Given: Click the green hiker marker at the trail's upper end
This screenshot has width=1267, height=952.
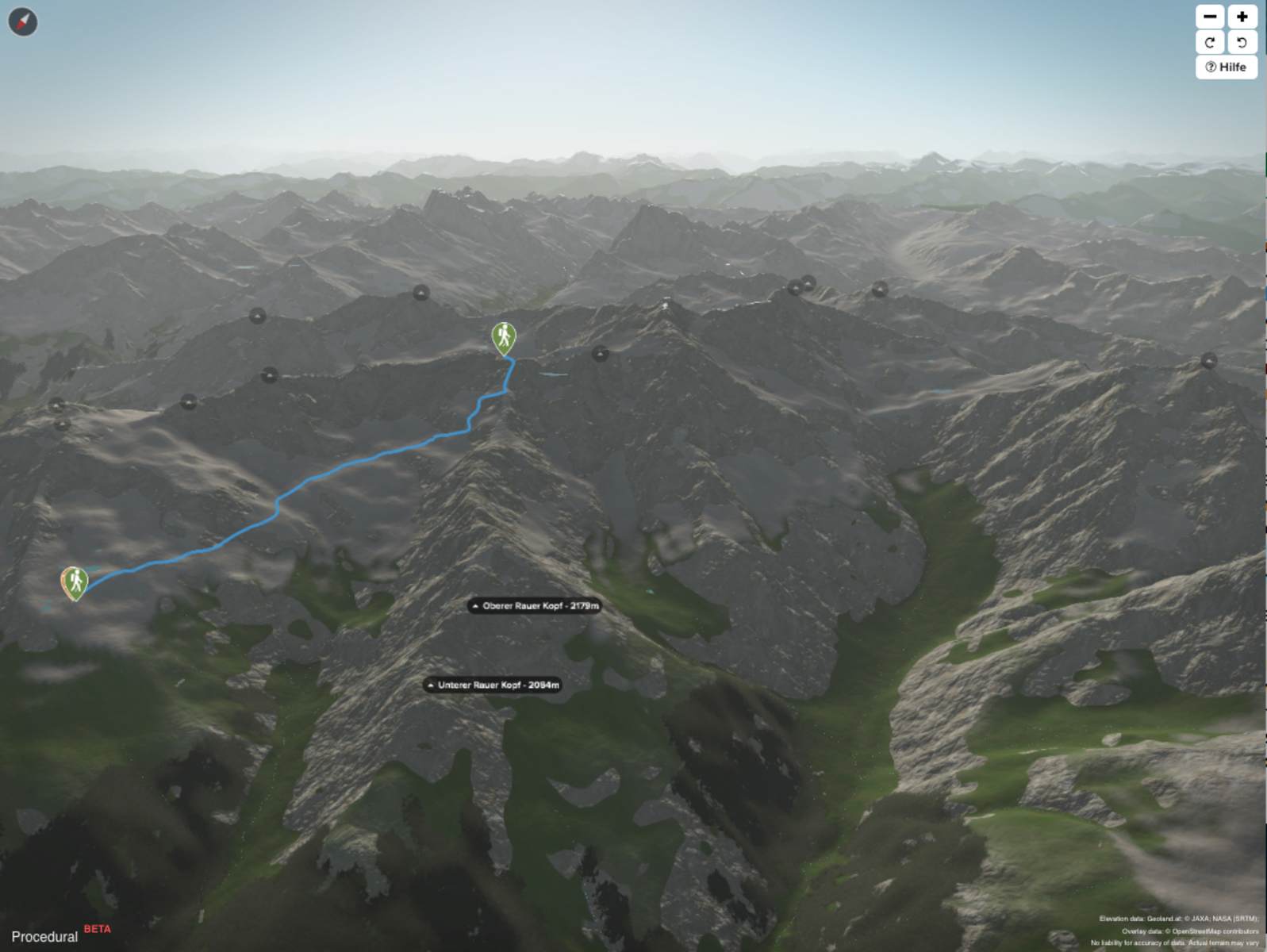Looking at the screenshot, I should pyautogui.click(x=504, y=337).
